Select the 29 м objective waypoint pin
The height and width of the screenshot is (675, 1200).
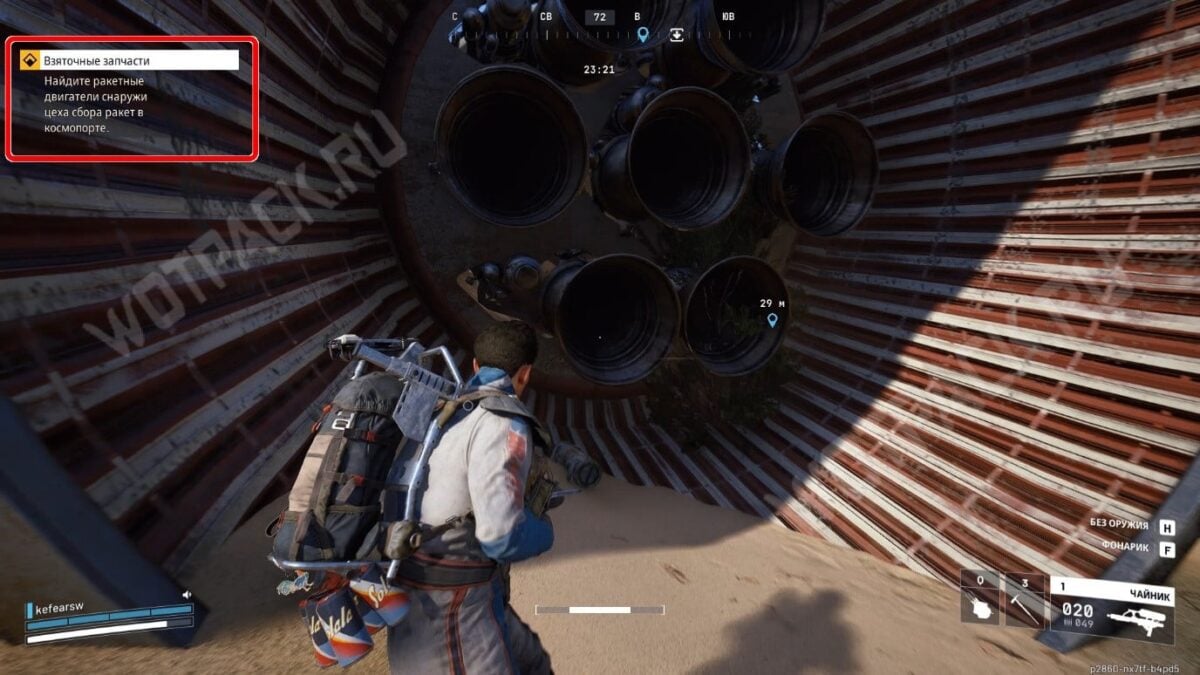[772, 320]
